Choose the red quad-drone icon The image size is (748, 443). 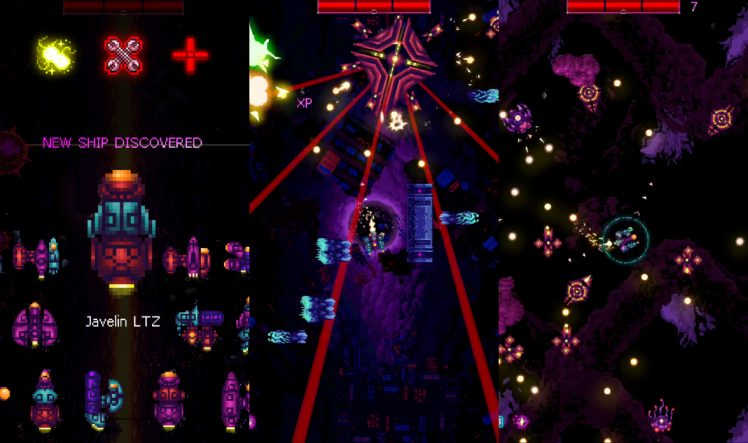pyautogui.click(x=123, y=56)
